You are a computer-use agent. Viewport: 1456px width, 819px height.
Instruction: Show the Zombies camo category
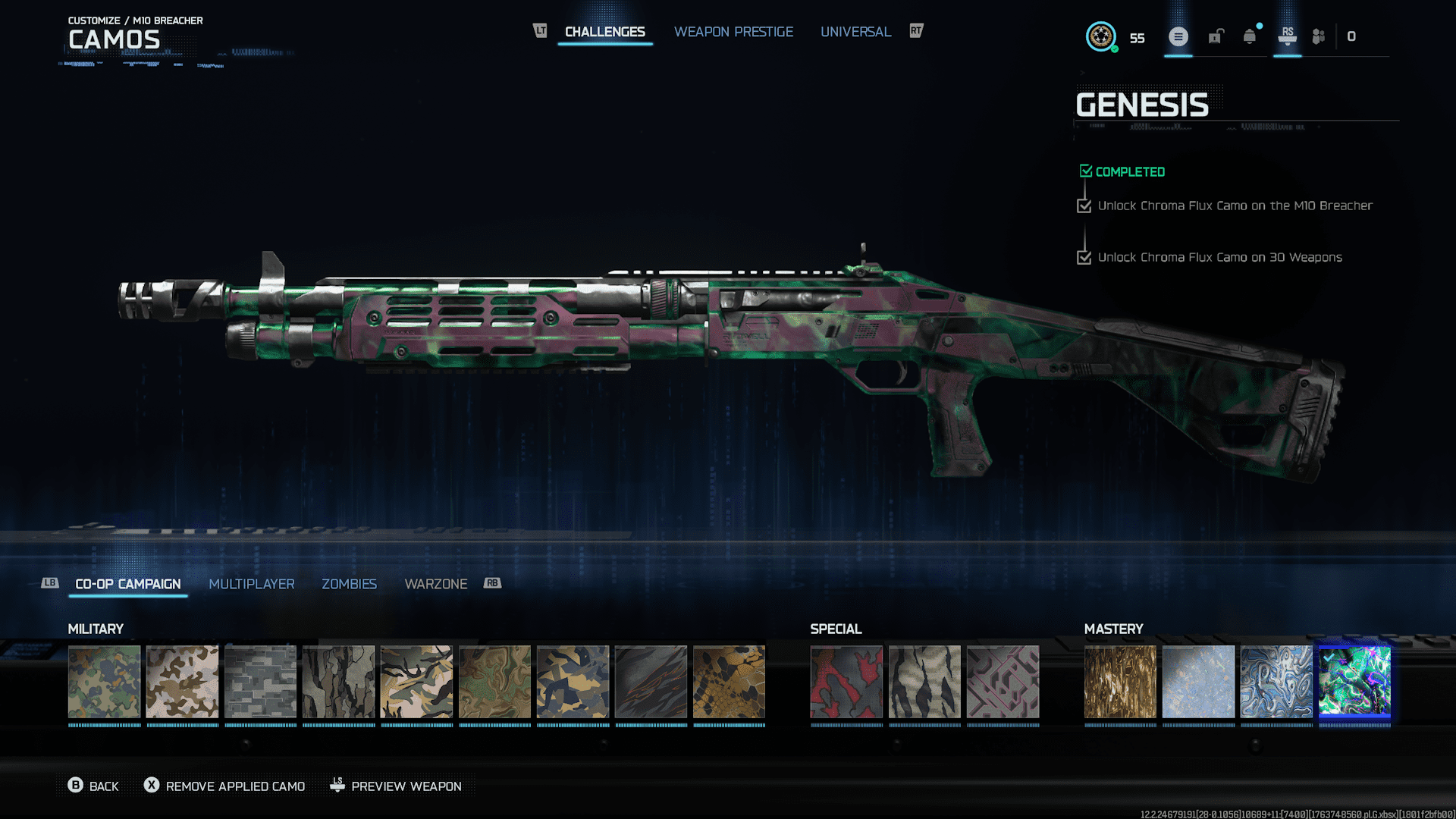click(349, 584)
